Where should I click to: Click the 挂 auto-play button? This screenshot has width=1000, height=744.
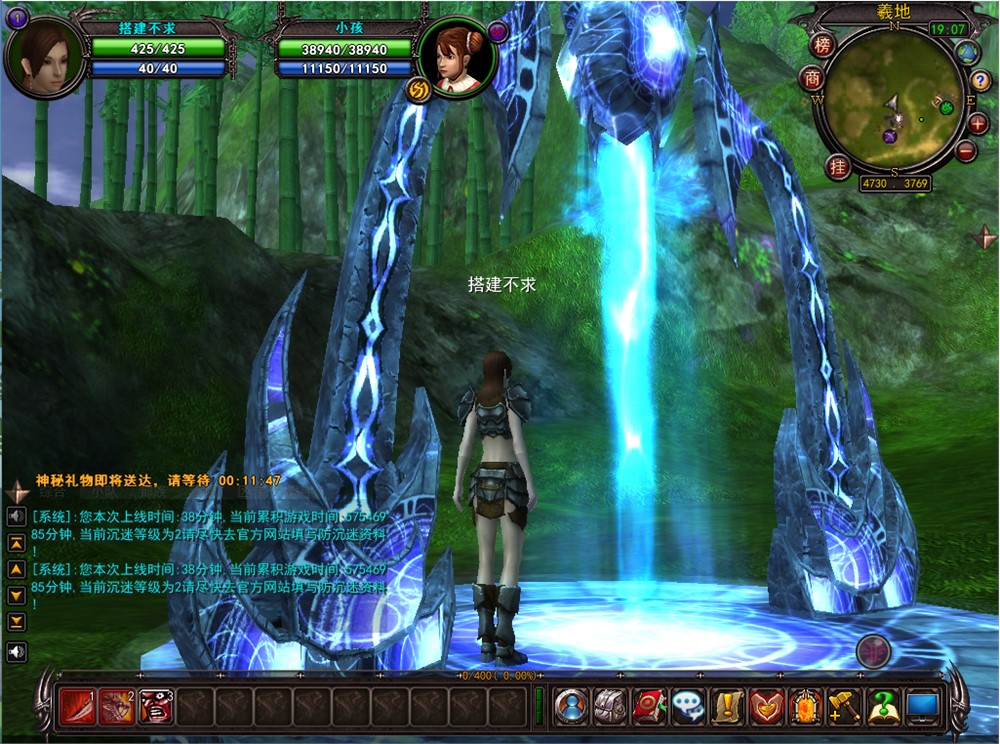pyautogui.click(x=838, y=167)
